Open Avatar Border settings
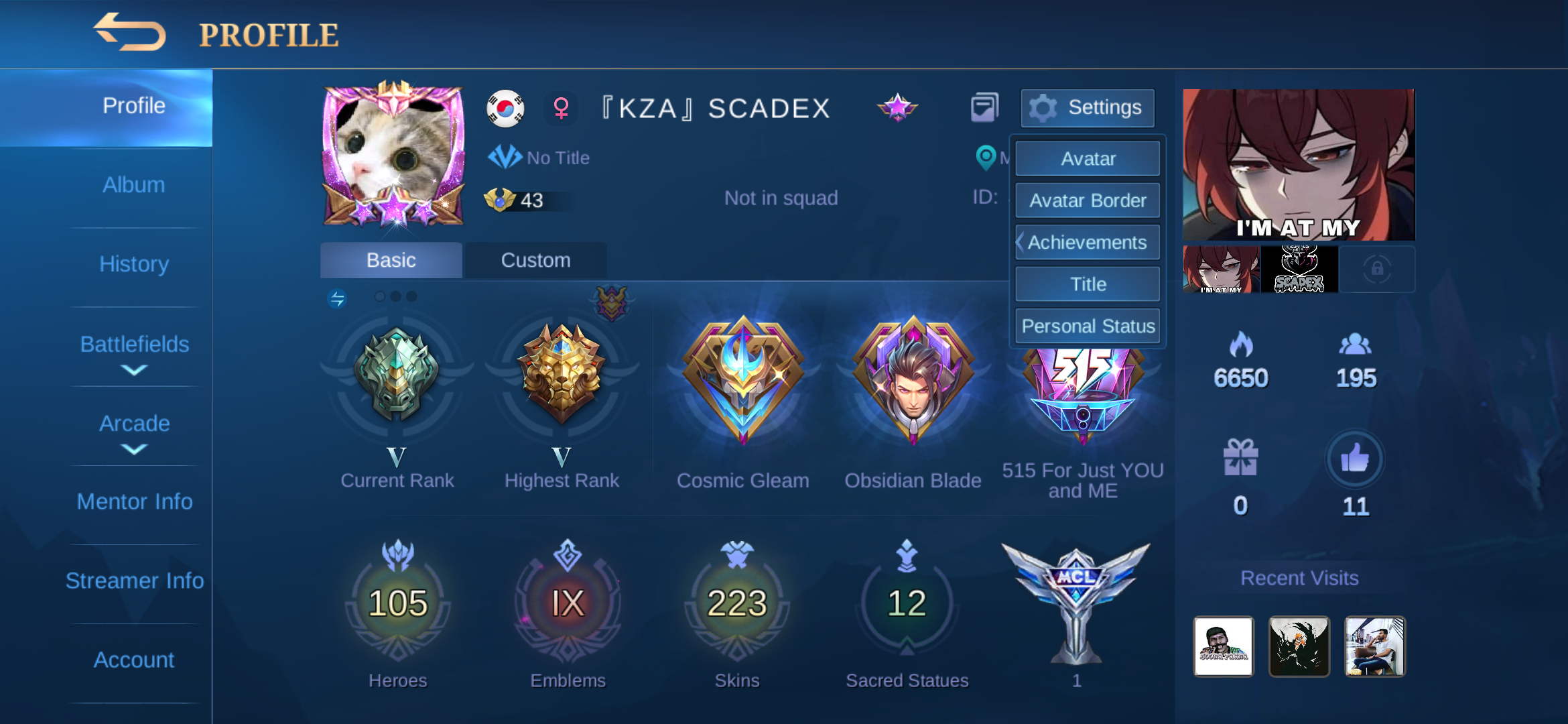 coord(1088,200)
